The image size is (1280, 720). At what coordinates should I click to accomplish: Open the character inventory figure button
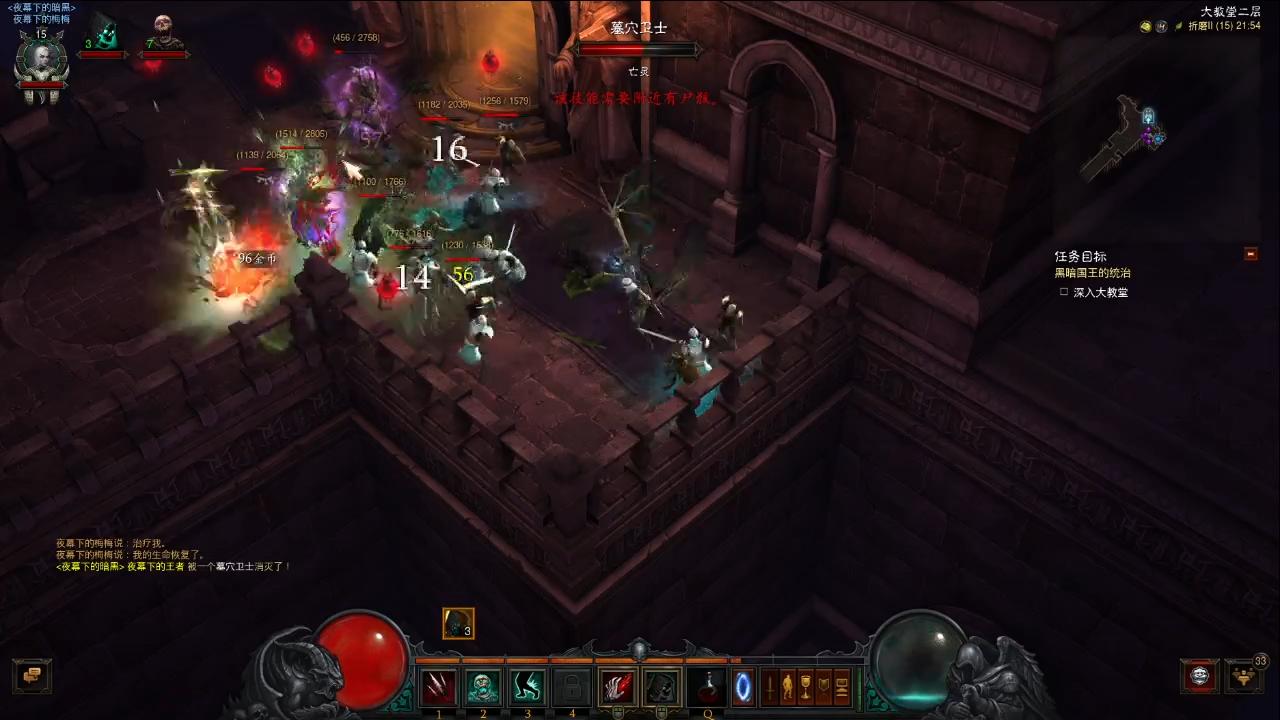click(x=788, y=687)
